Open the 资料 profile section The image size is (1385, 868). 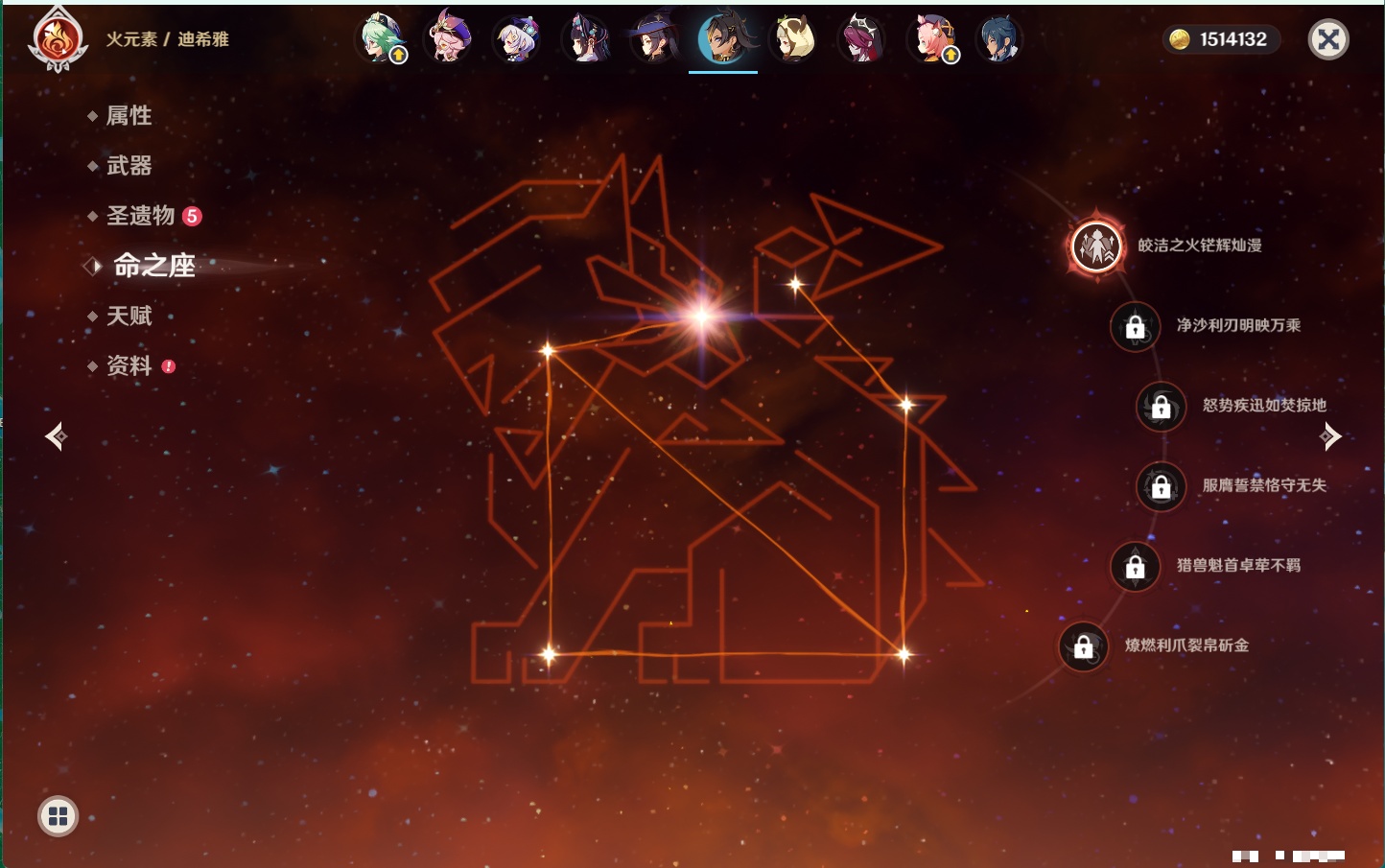(129, 365)
